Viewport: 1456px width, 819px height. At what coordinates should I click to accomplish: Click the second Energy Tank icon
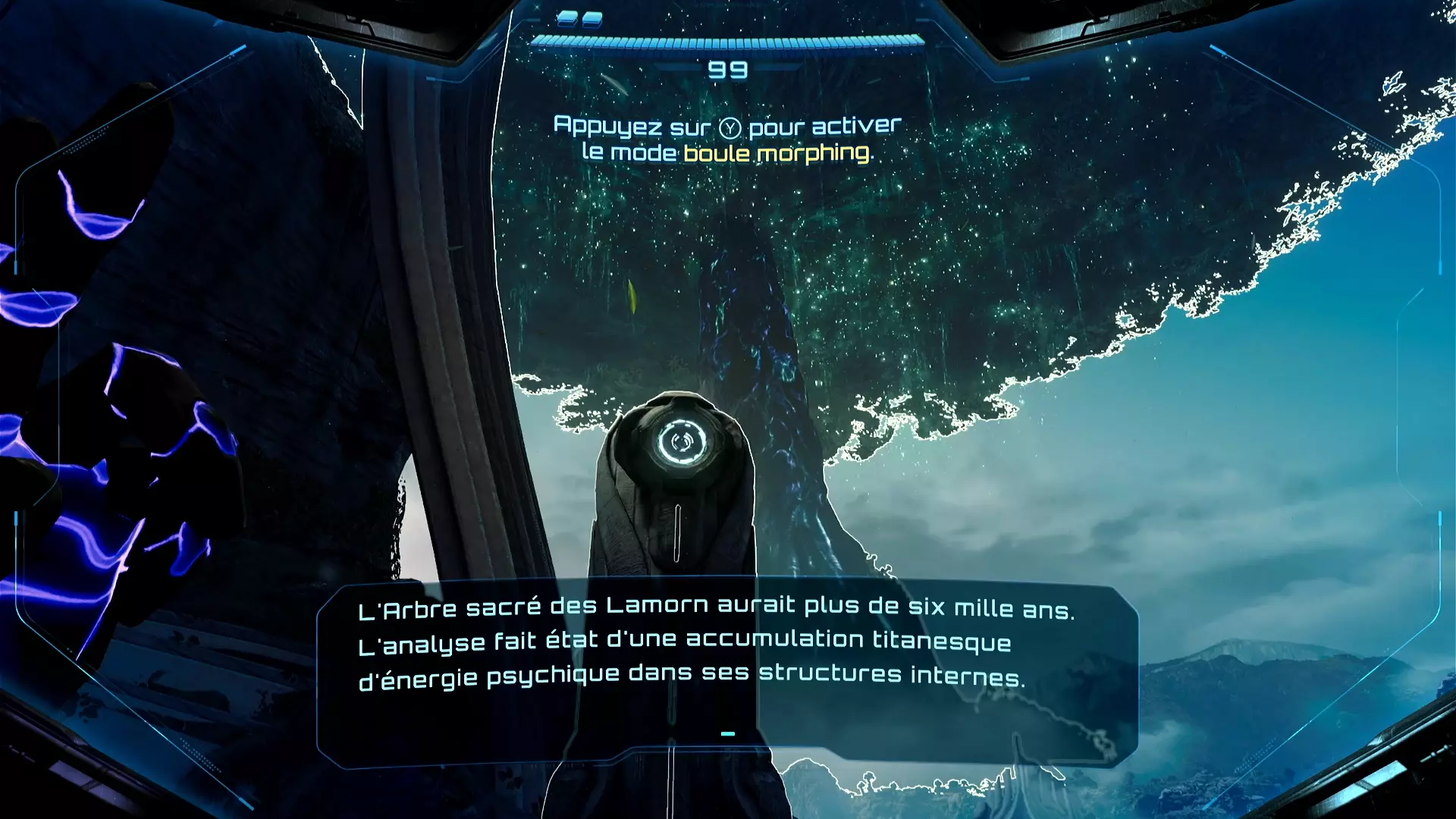pyautogui.click(x=592, y=19)
